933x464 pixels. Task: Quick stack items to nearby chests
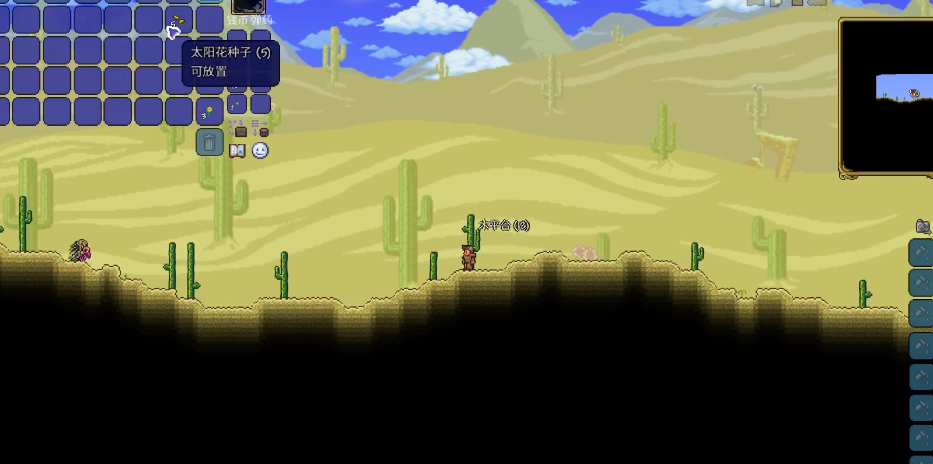coord(237,128)
